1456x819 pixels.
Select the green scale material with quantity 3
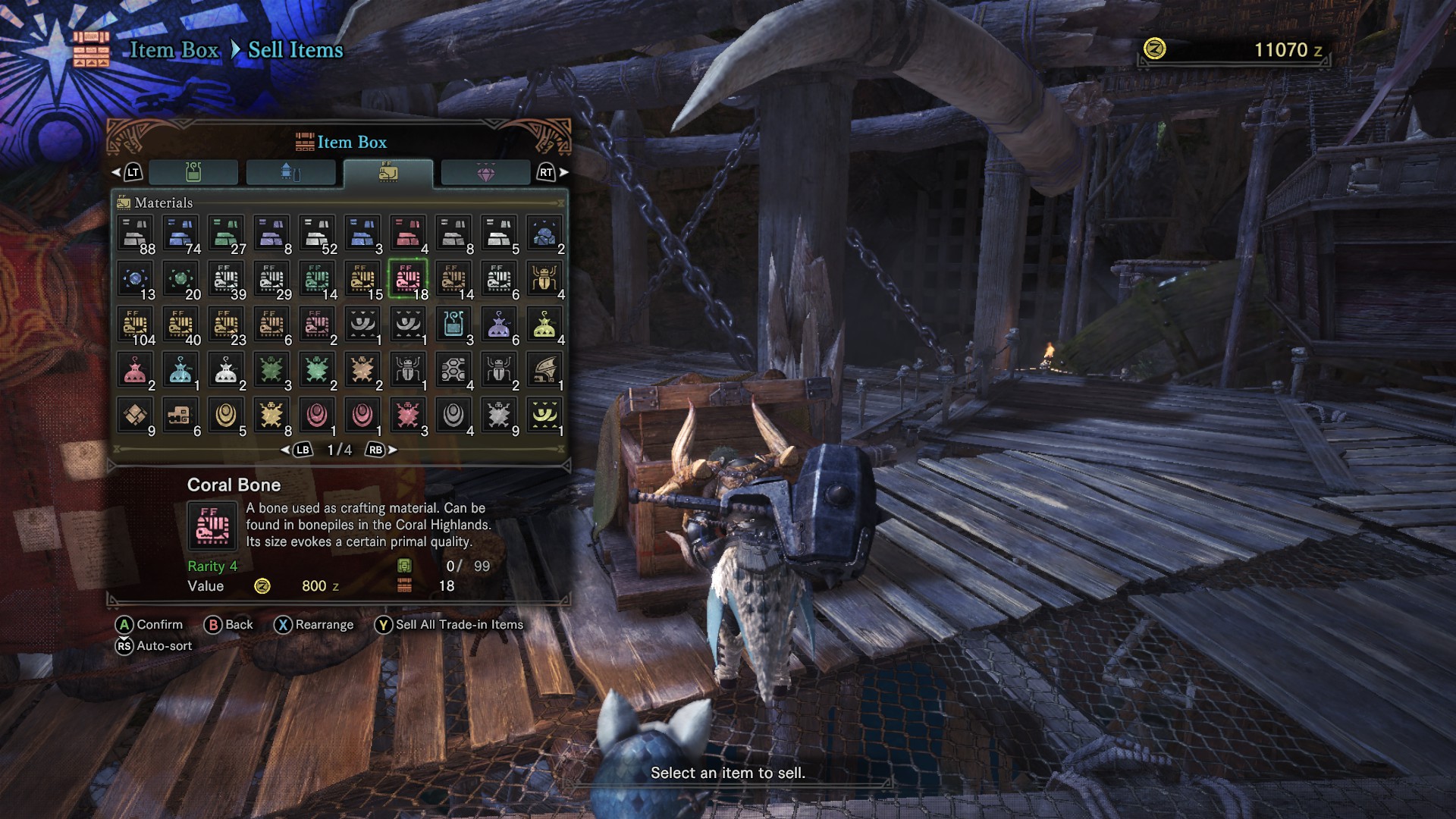point(271,370)
